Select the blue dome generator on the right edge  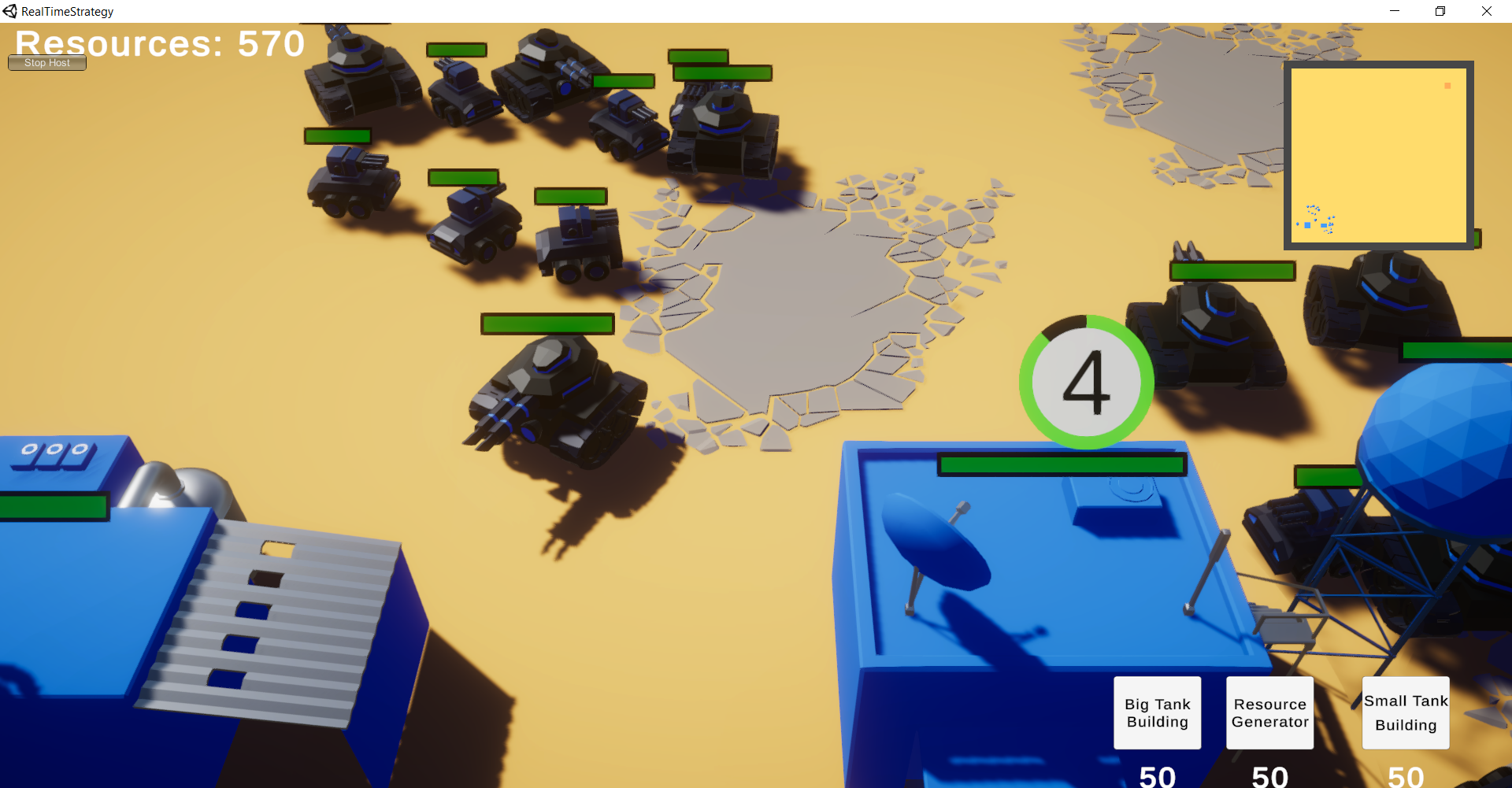[1449, 441]
